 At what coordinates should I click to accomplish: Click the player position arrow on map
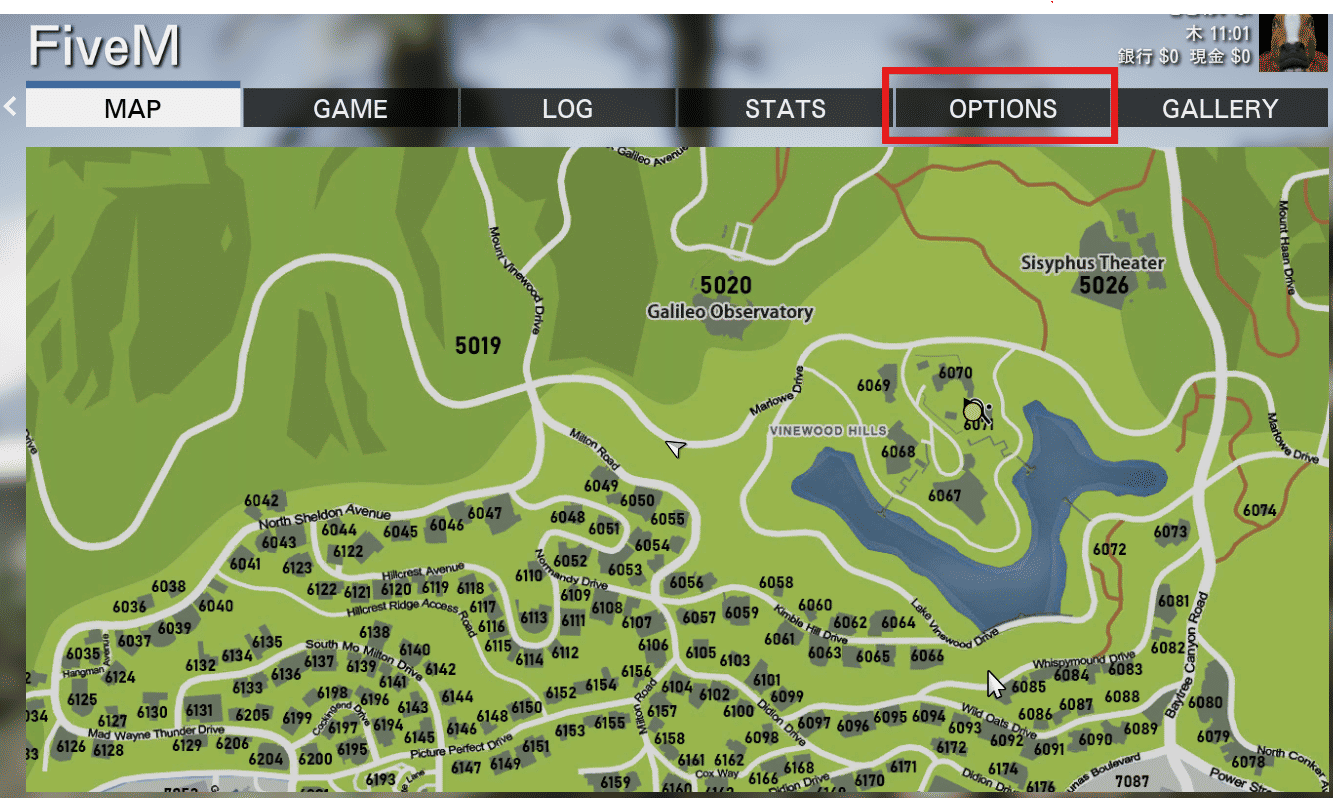pos(676,449)
